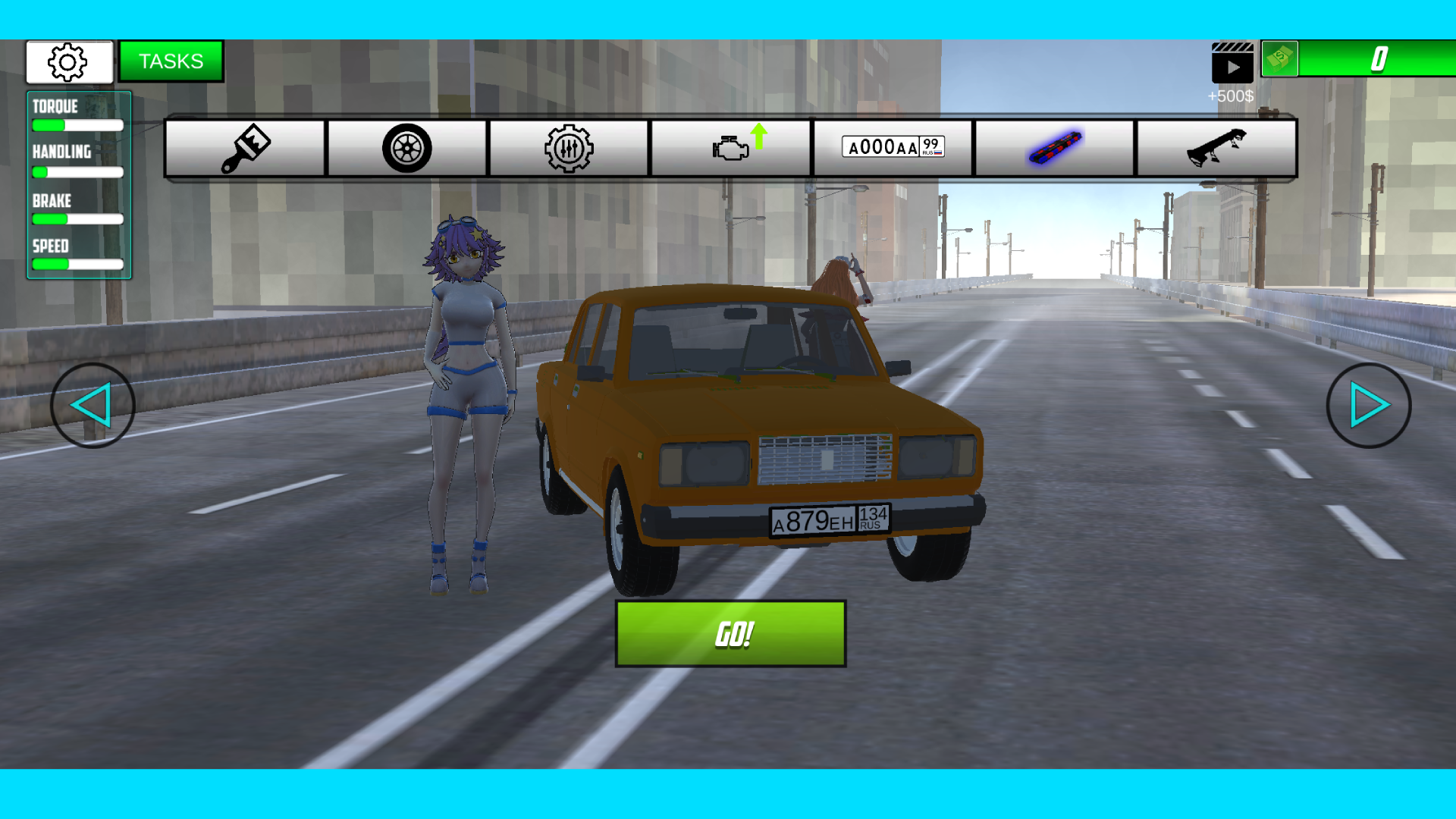Open the tuning gear with sliders icon
This screenshot has width=1456, height=819.
pos(569,148)
